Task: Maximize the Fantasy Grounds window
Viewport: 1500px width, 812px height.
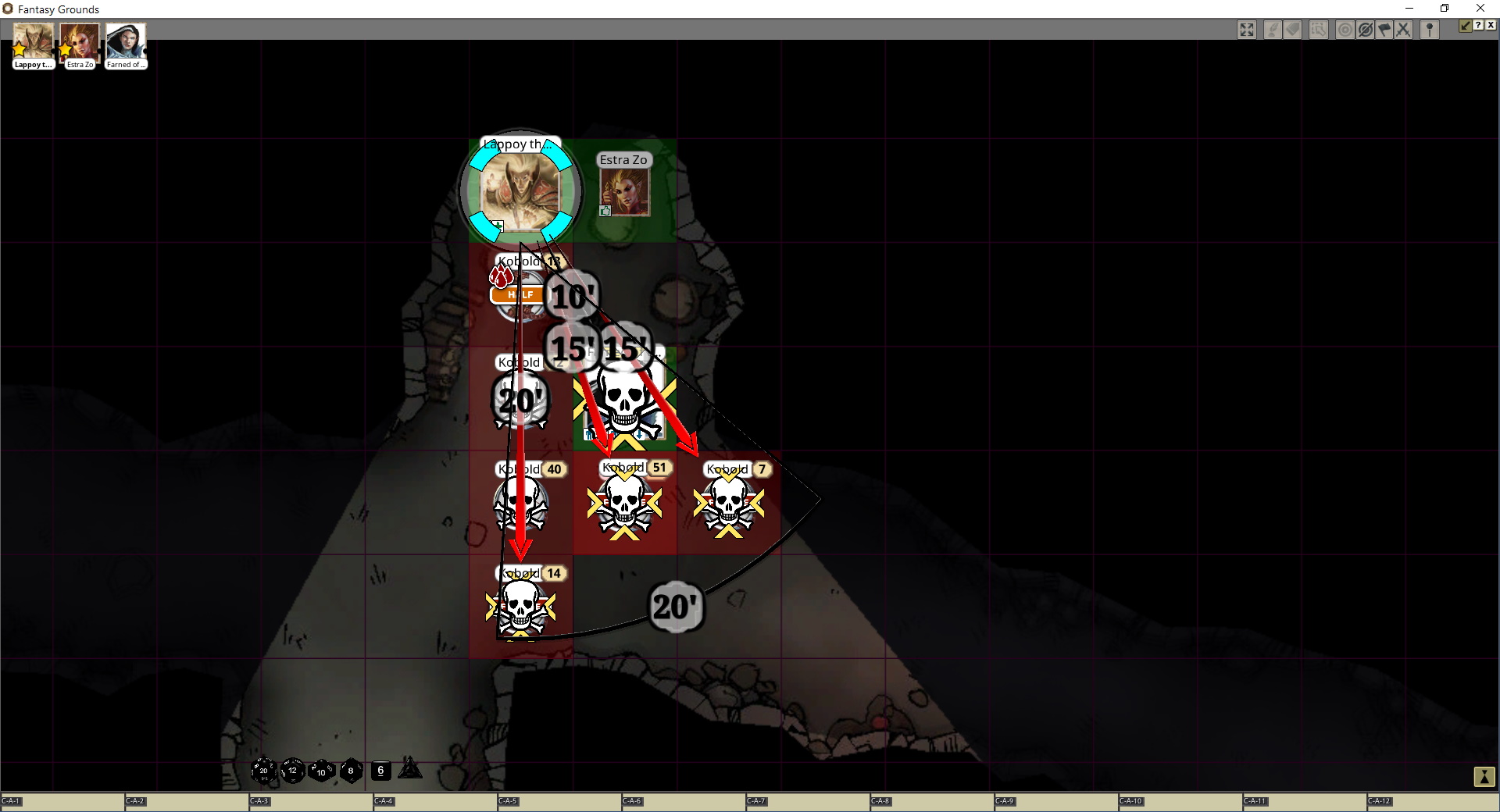Action: point(1445,9)
